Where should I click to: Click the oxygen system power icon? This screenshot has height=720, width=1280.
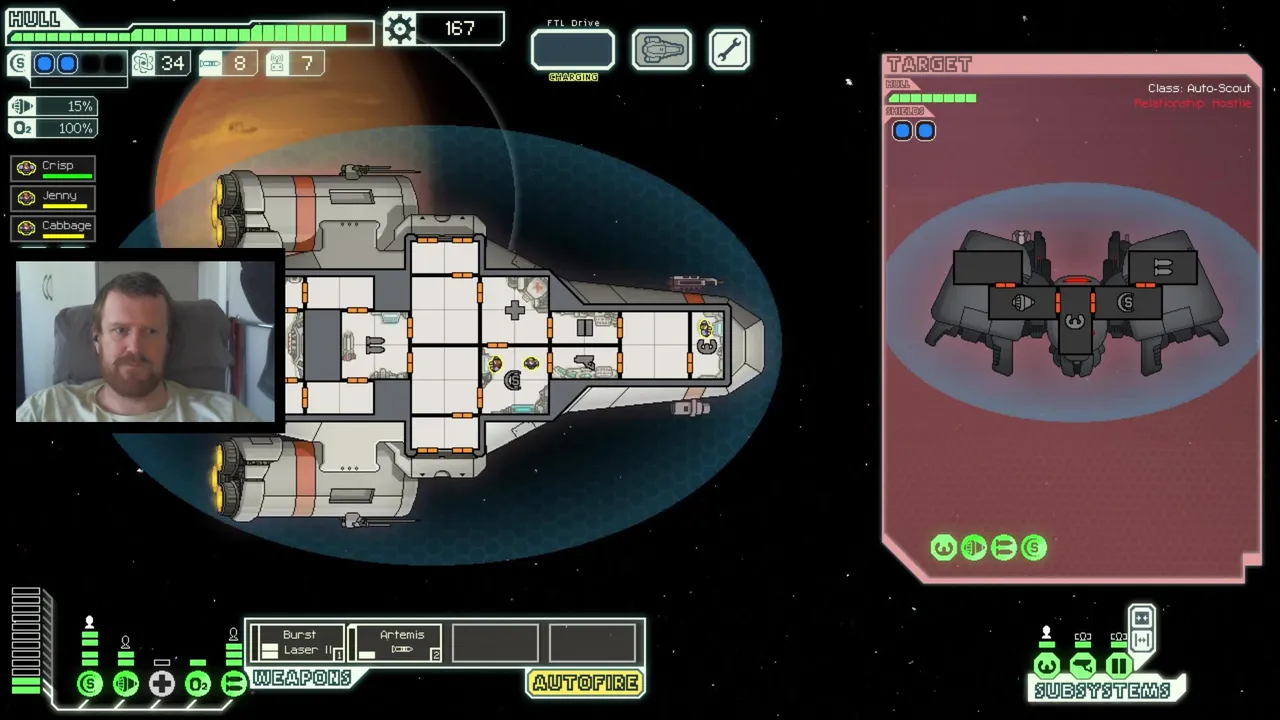198,684
